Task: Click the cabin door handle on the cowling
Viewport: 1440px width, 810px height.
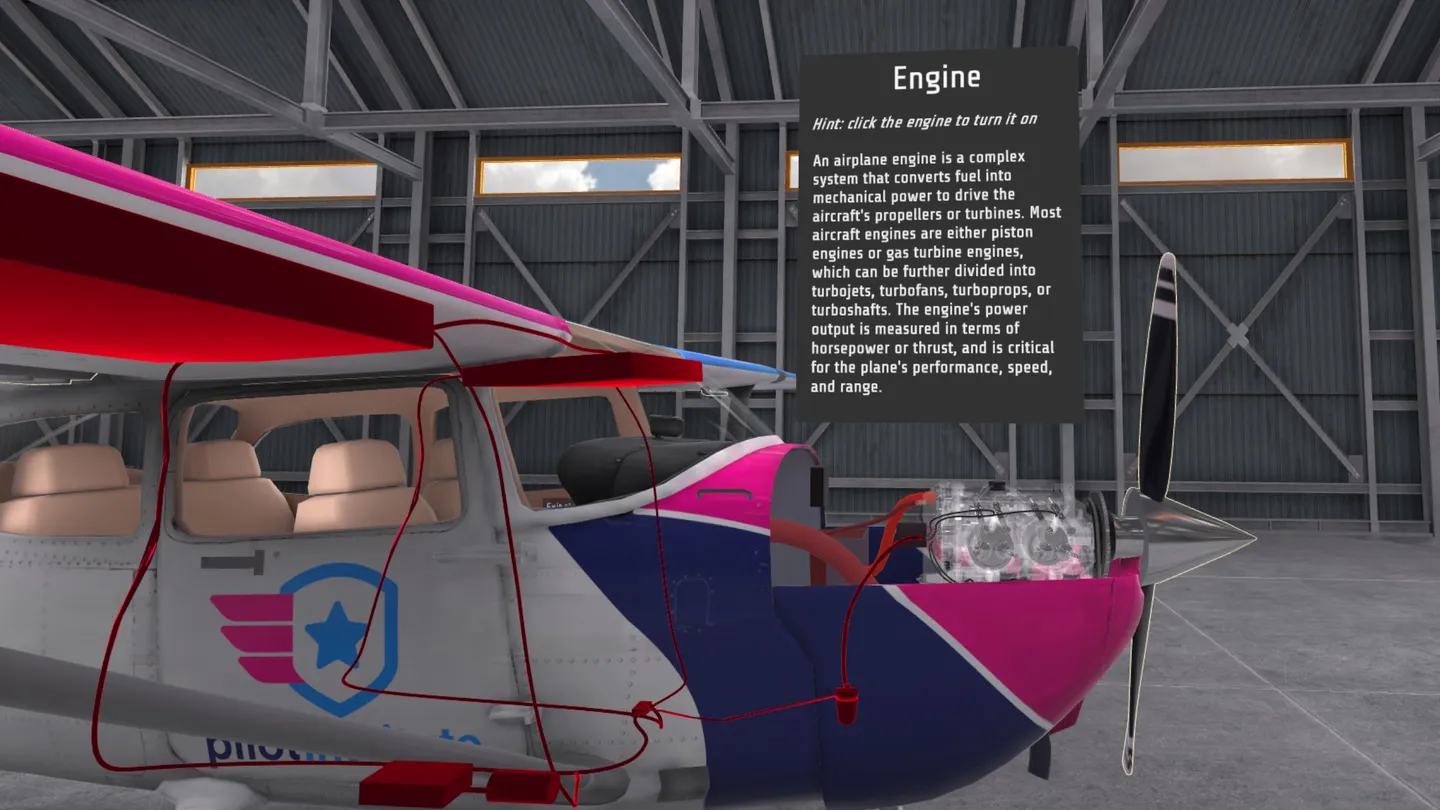Action: tap(724, 493)
